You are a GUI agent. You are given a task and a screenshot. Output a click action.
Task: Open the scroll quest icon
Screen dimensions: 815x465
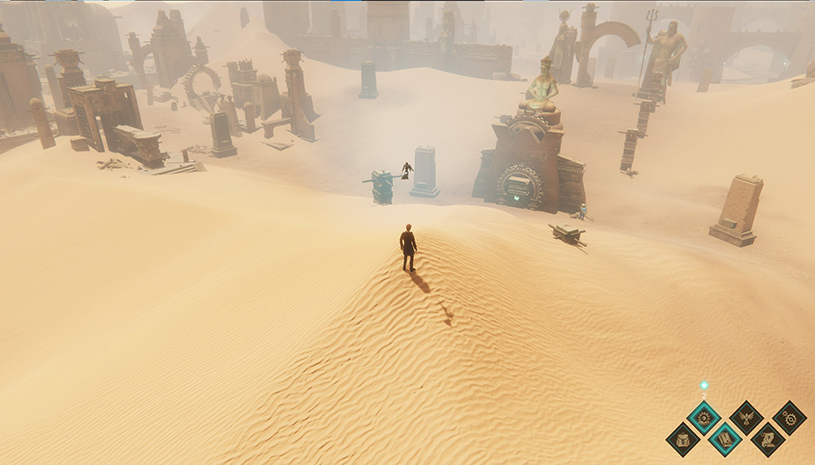[x=767, y=438]
